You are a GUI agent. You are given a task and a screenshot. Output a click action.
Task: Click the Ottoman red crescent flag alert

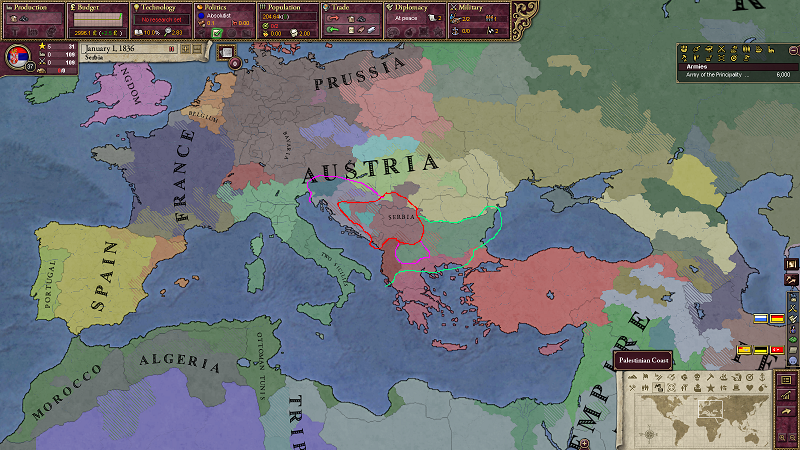click(x=777, y=350)
